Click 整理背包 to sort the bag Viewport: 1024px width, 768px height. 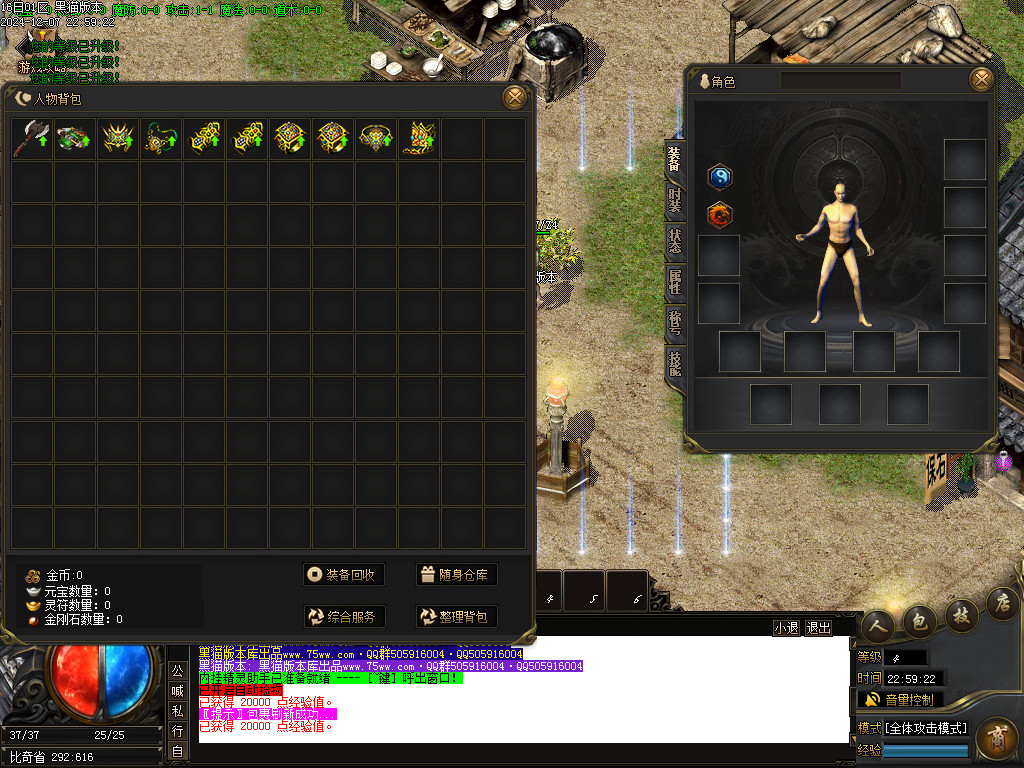456,617
